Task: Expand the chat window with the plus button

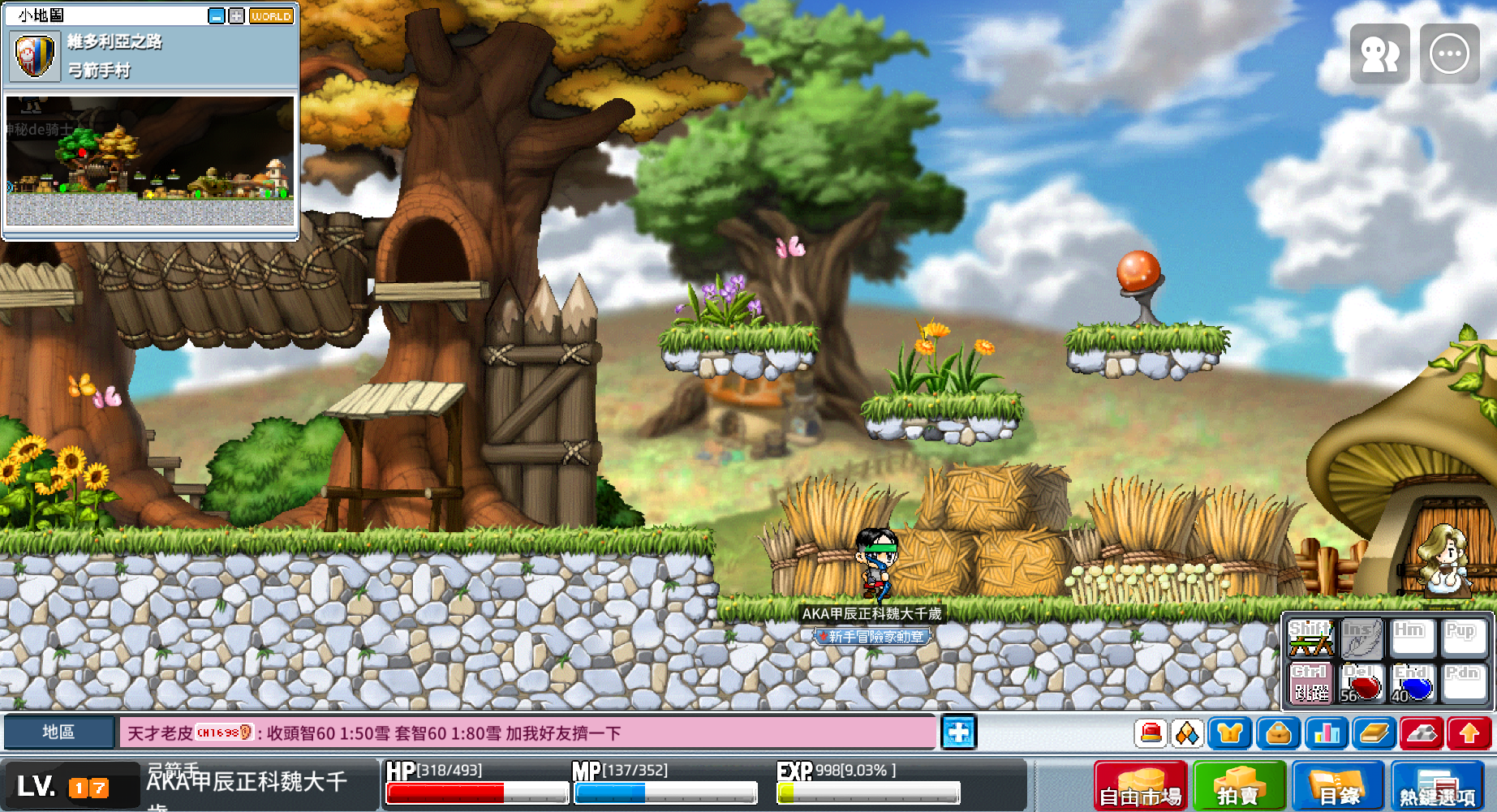Action: [x=958, y=732]
